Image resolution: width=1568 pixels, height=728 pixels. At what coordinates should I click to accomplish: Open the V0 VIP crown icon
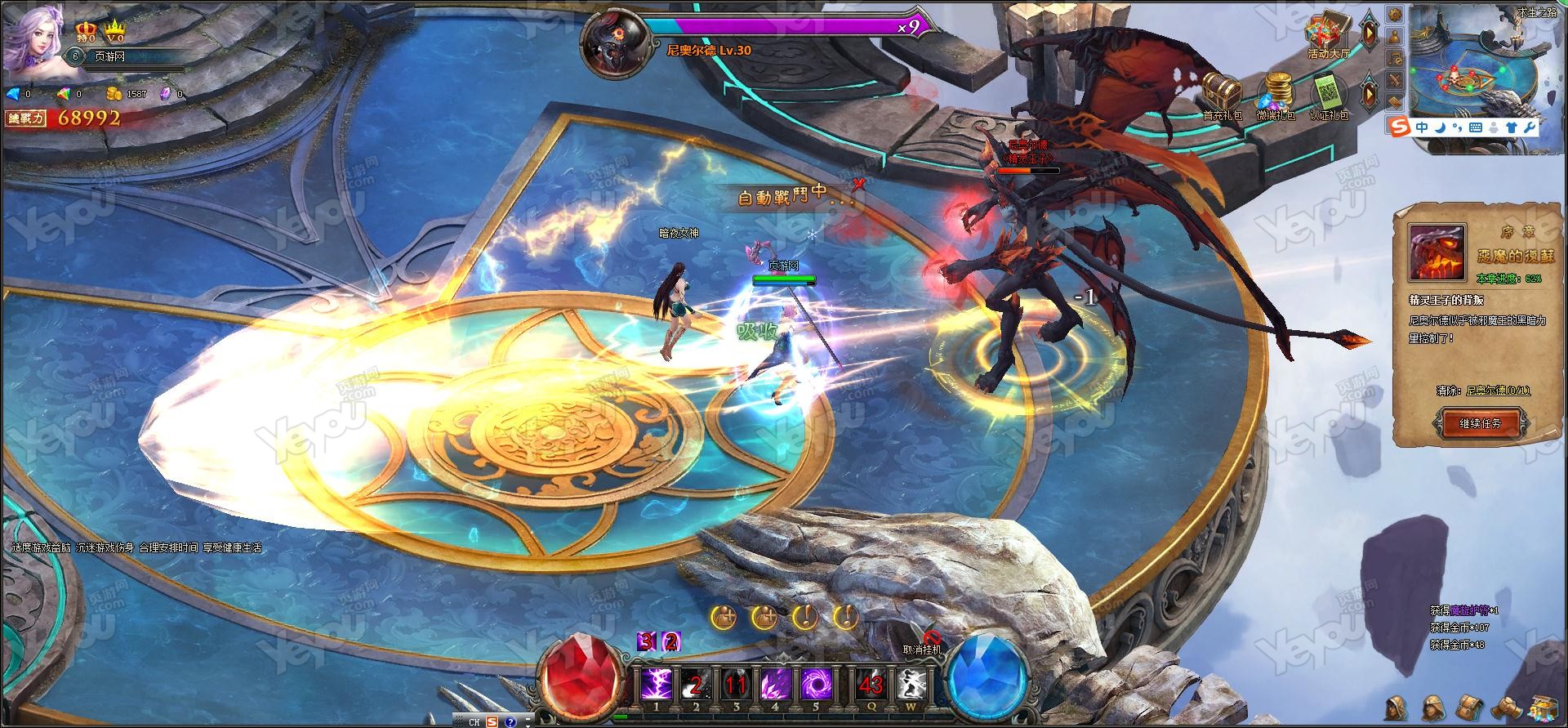point(115,33)
